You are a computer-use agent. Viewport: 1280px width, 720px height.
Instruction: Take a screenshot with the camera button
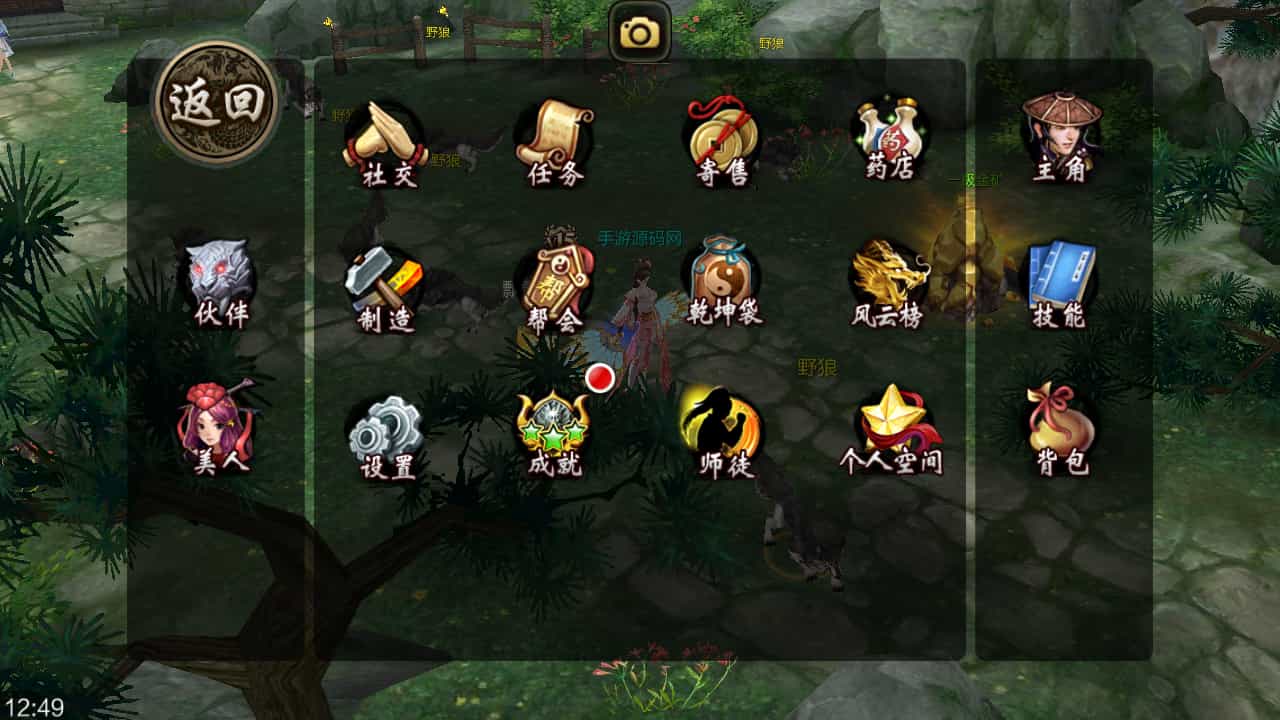pos(640,33)
